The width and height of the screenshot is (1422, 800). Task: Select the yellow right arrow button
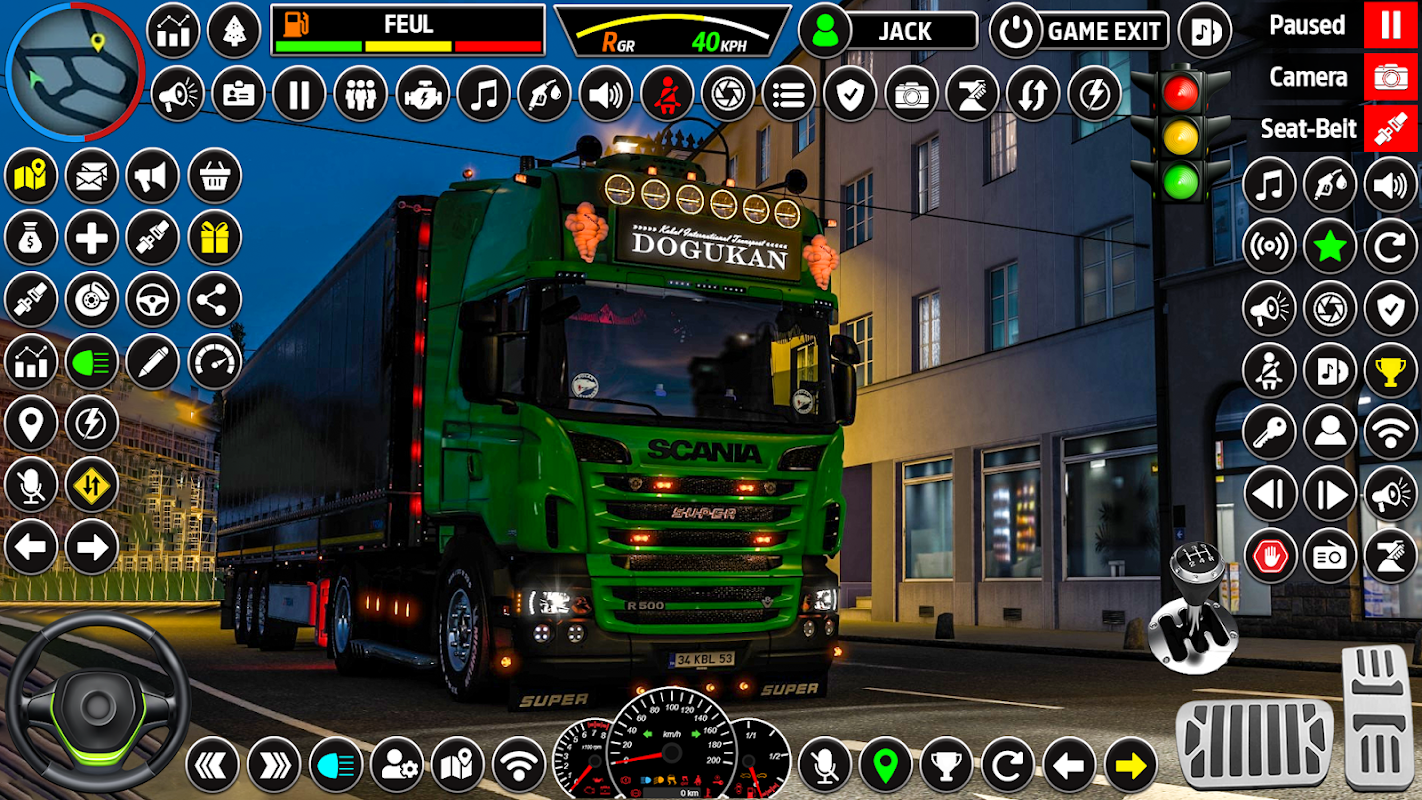[1131, 766]
